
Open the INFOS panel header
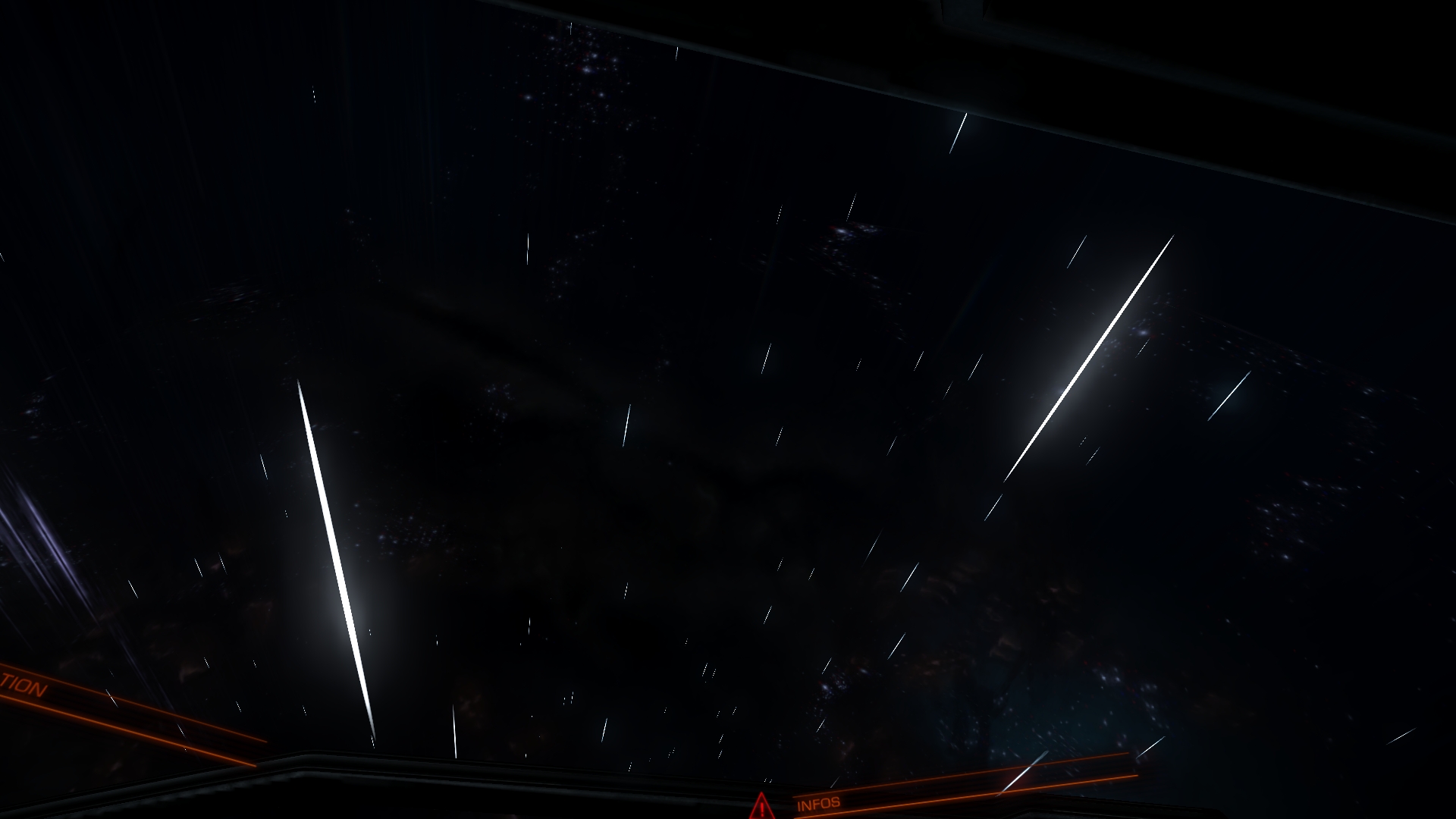(818, 803)
